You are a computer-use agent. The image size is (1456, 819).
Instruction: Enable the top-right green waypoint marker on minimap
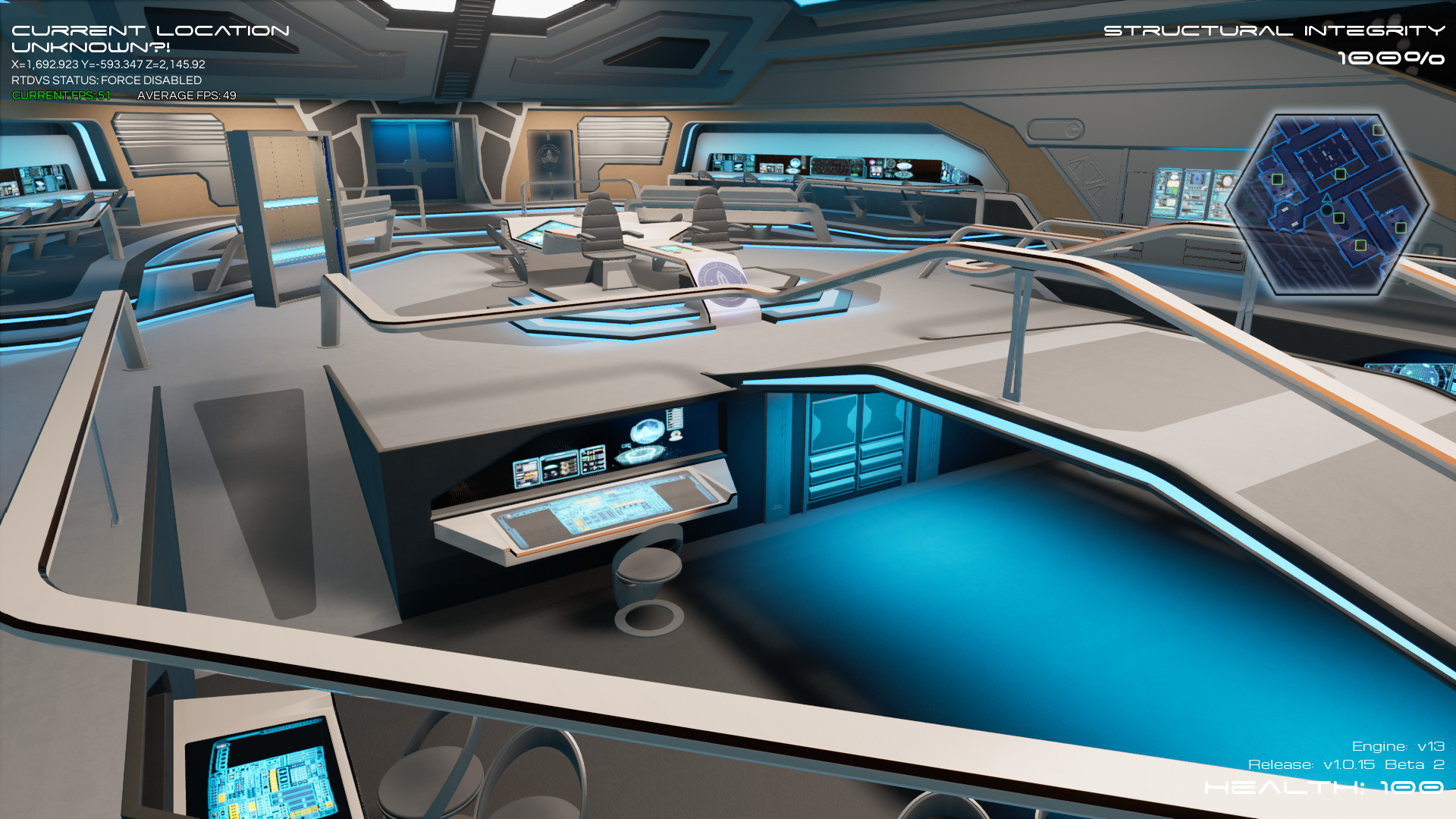click(x=1377, y=130)
